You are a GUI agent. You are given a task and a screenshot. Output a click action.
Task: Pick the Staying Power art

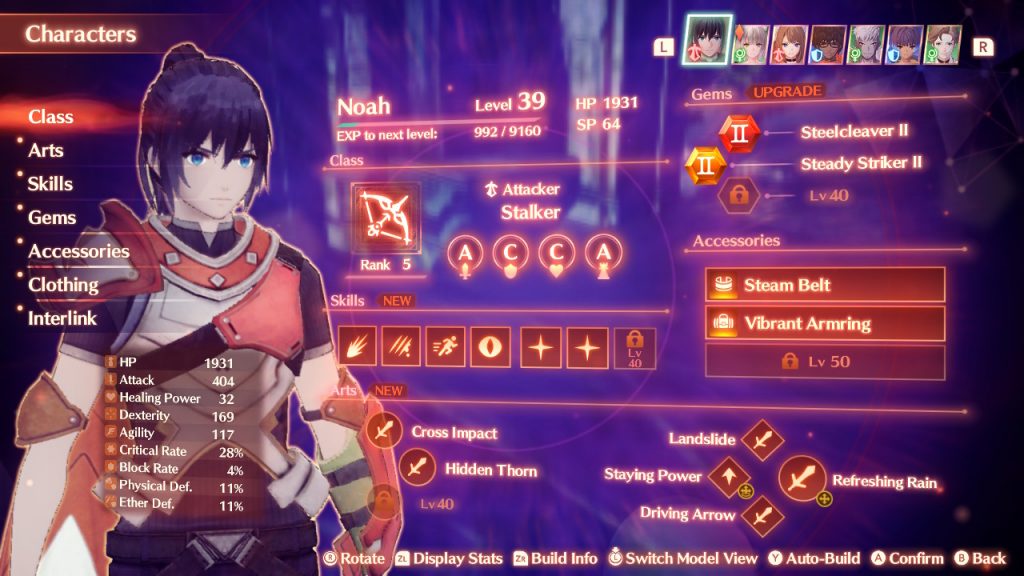(x=728, y=476)
